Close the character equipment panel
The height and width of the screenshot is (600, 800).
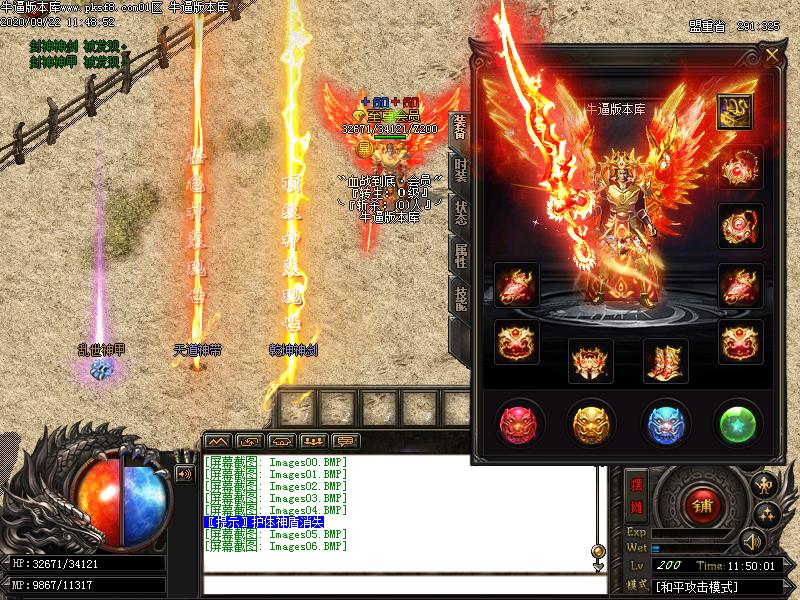(x=772, y=56)
